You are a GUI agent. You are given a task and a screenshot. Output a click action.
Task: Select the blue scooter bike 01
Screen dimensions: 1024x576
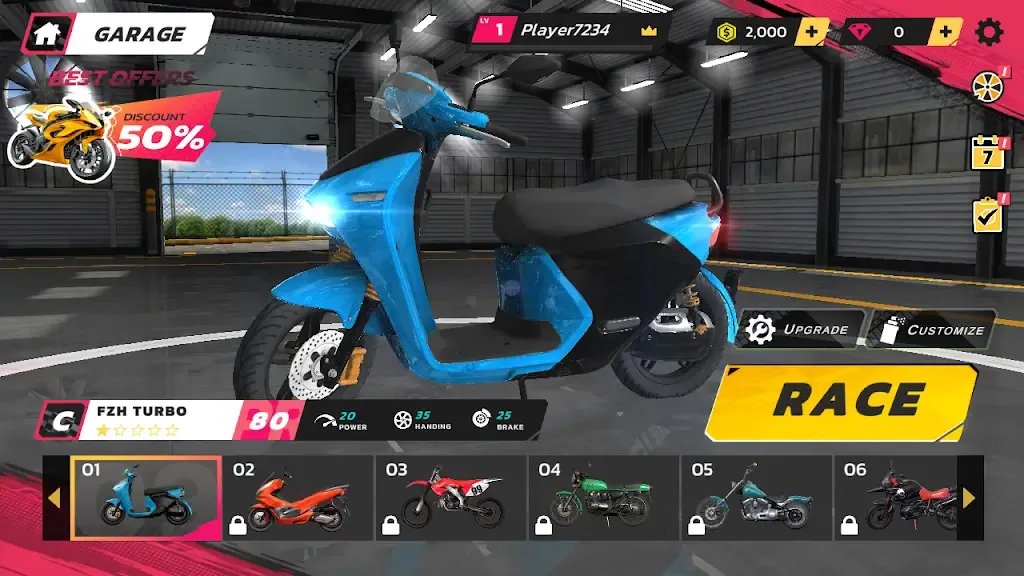(146, 497)
